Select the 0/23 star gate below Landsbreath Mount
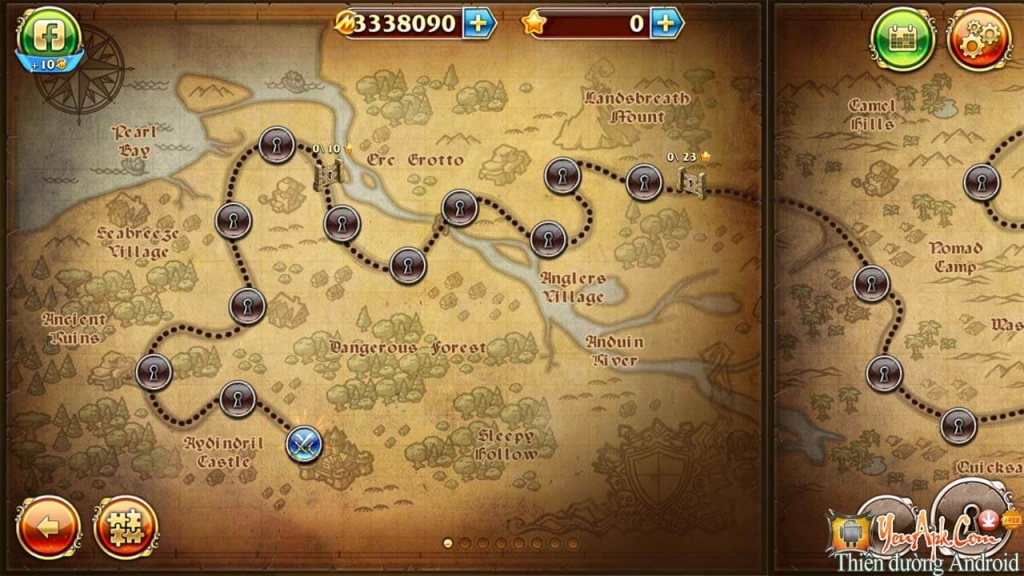Viewport: 1024px width, 576px height. [689, 178]
